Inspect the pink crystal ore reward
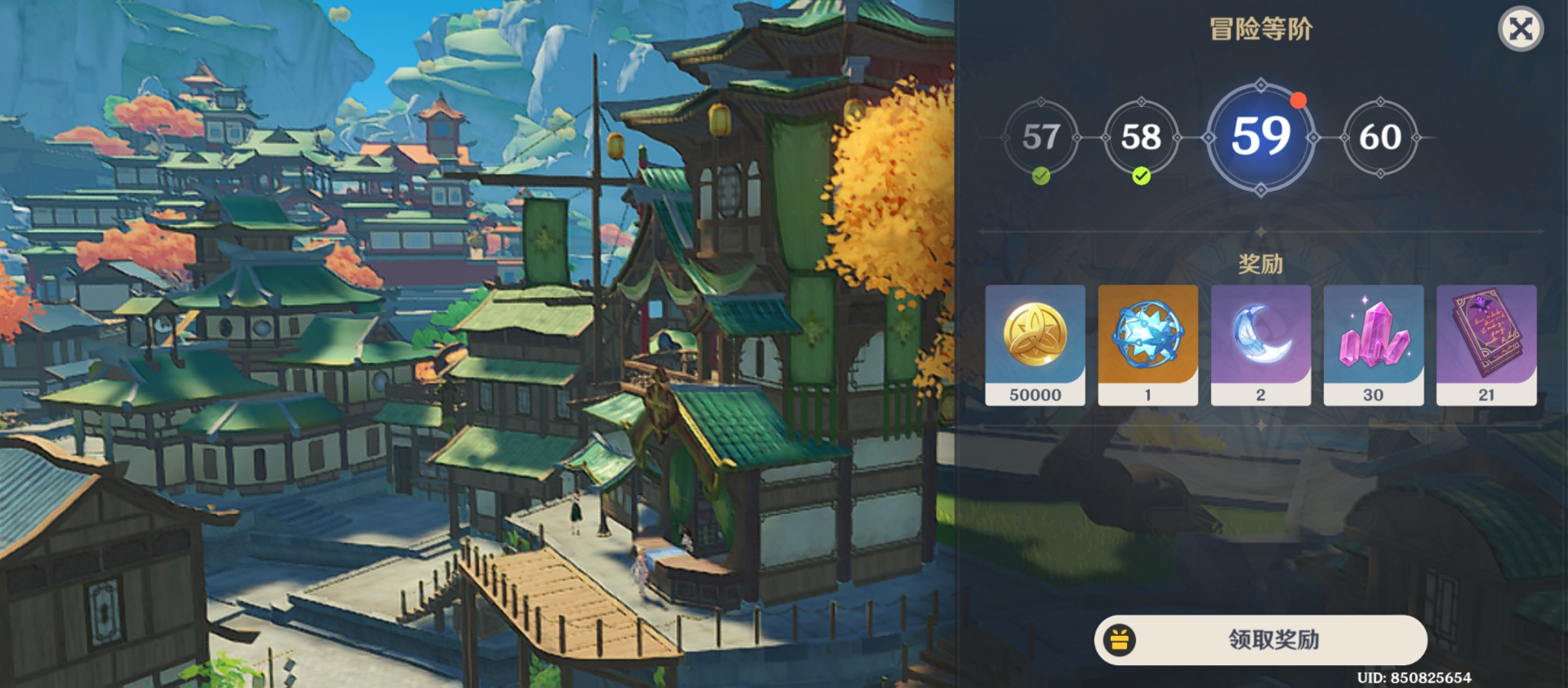This screenshot has width=1568, height=688. point(1374,345)
